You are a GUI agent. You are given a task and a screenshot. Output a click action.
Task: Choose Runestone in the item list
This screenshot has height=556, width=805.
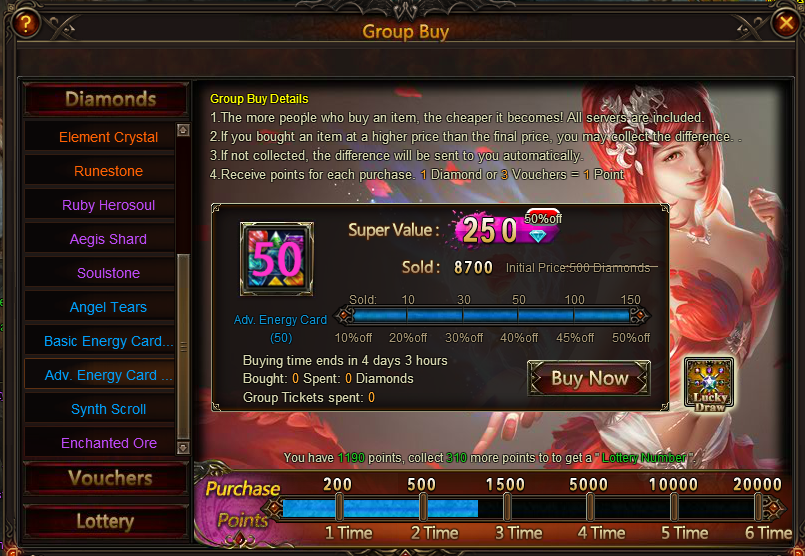[x=108, y=171]
